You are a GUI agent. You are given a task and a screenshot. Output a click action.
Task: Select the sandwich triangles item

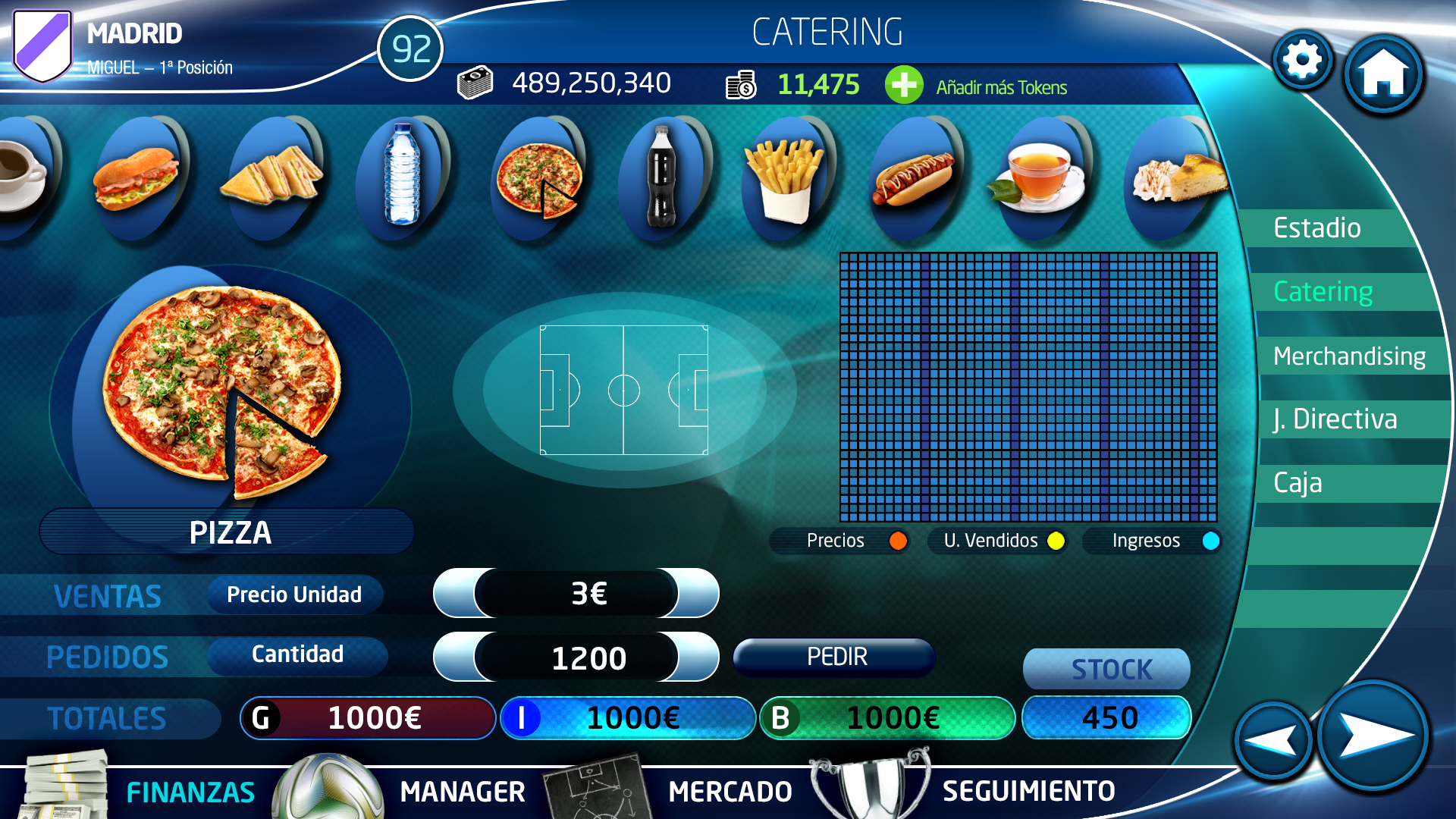(273, 177)
